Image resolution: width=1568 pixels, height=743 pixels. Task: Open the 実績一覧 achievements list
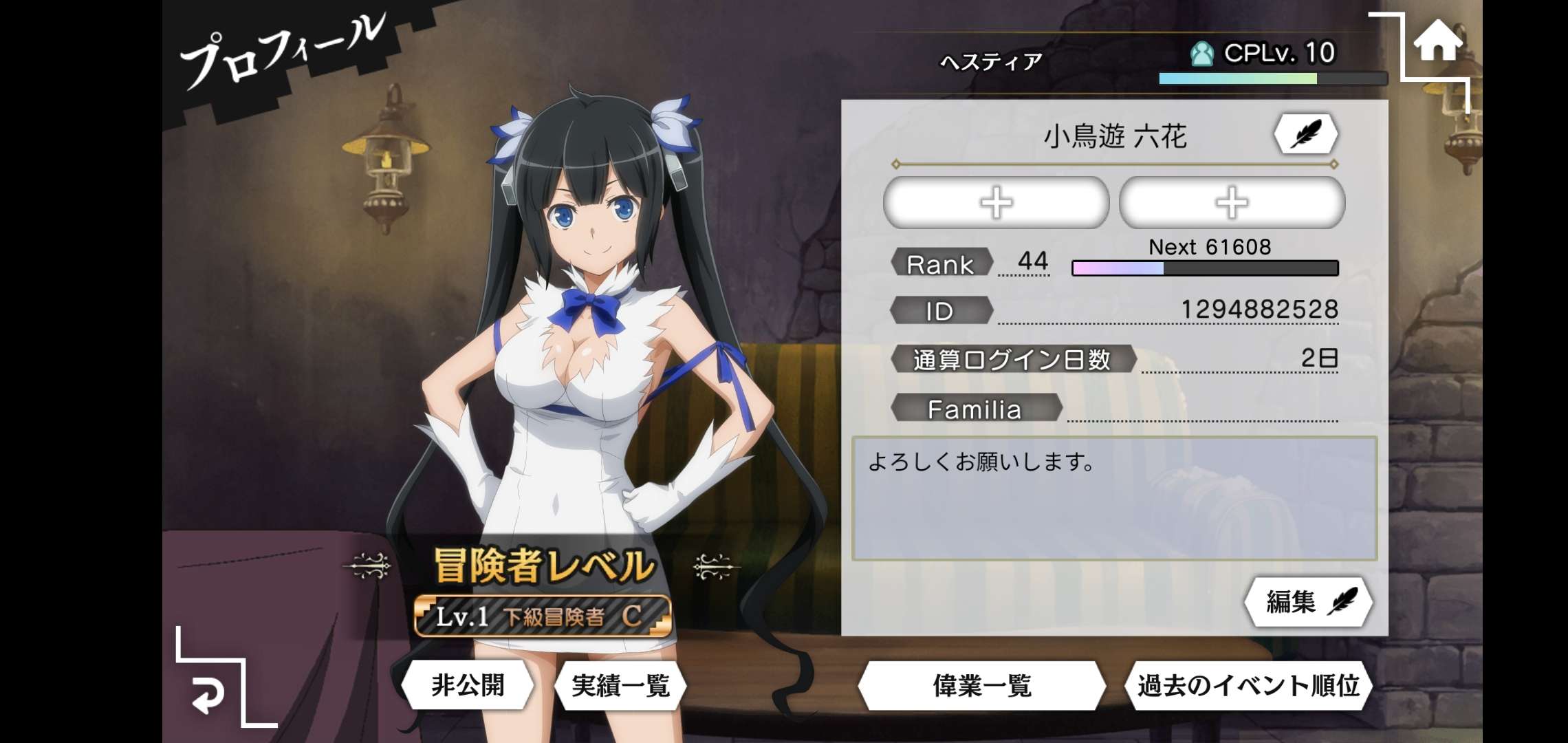(620, 685)
